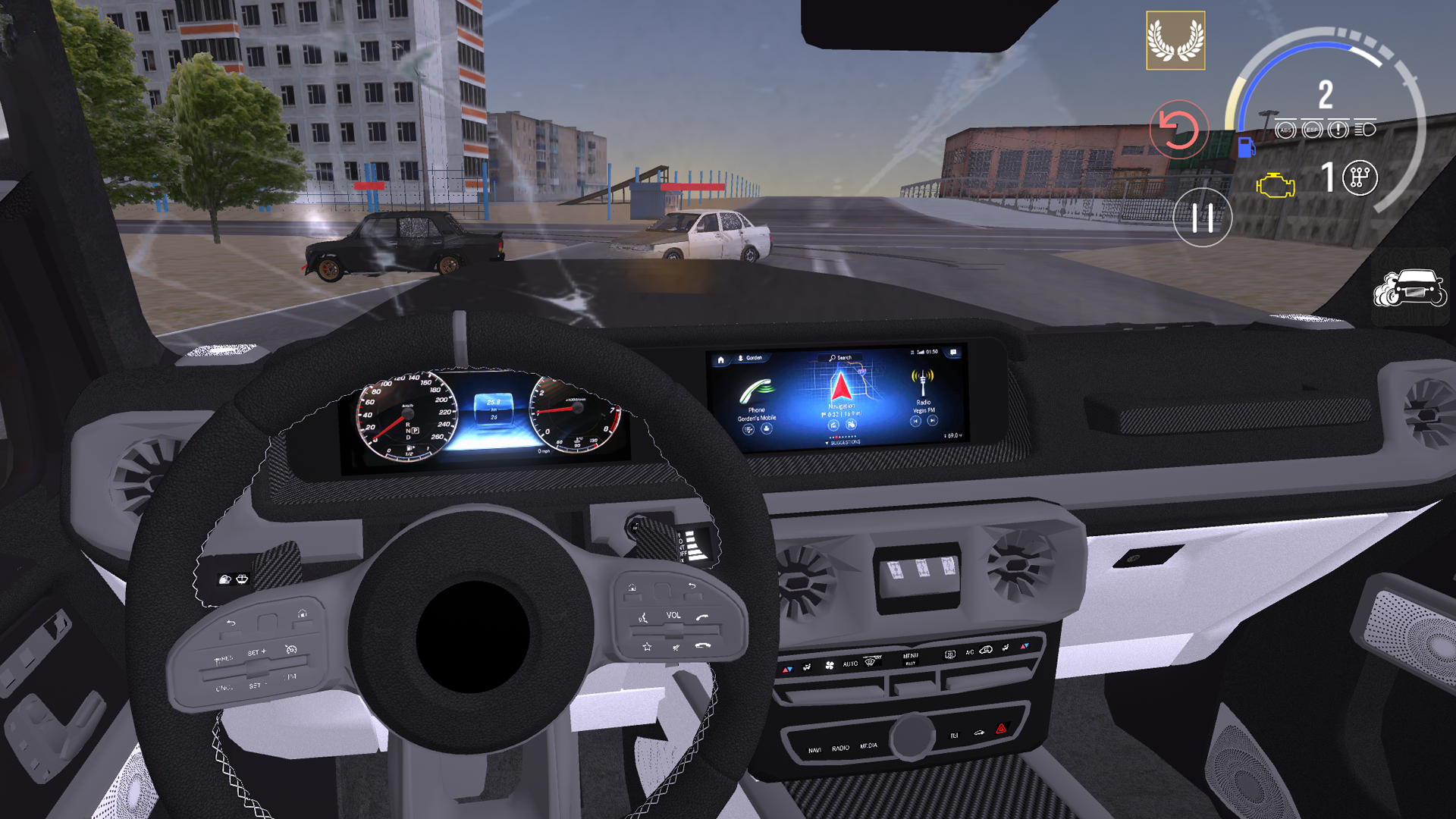Tap the home icon on the infotainment screen
This screenshot has width=1456, height=819.
pos(721,359)
